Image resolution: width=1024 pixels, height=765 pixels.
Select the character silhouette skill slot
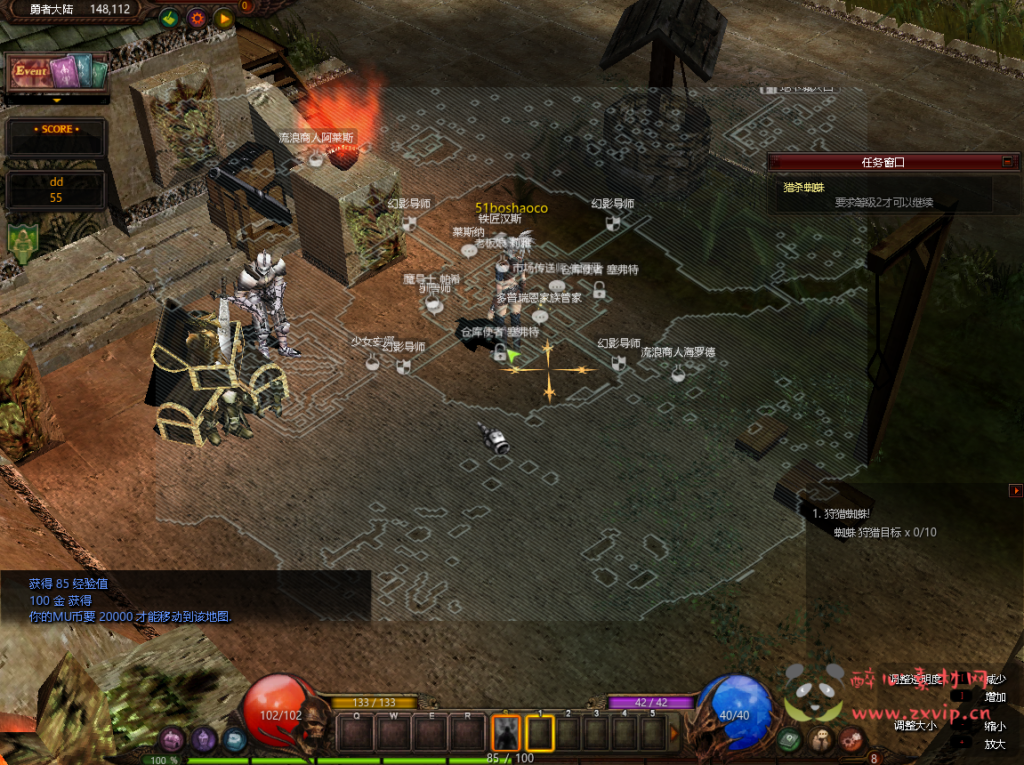pyautogui.click(x=507, y=734)
